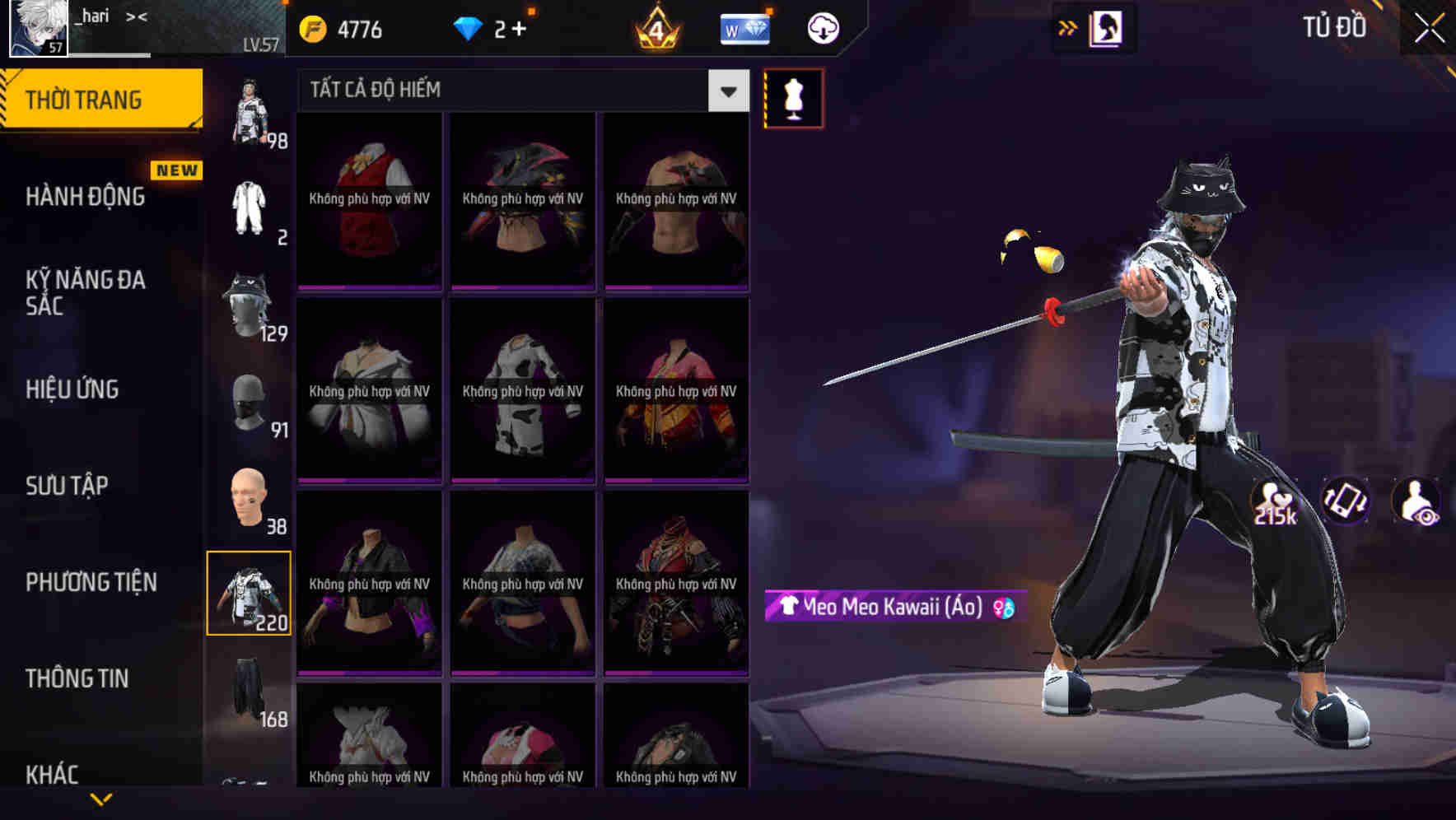Toggle the mannequin display above the item grid
Viewport: 1456px width, 820px height.
tap(793, 99)
